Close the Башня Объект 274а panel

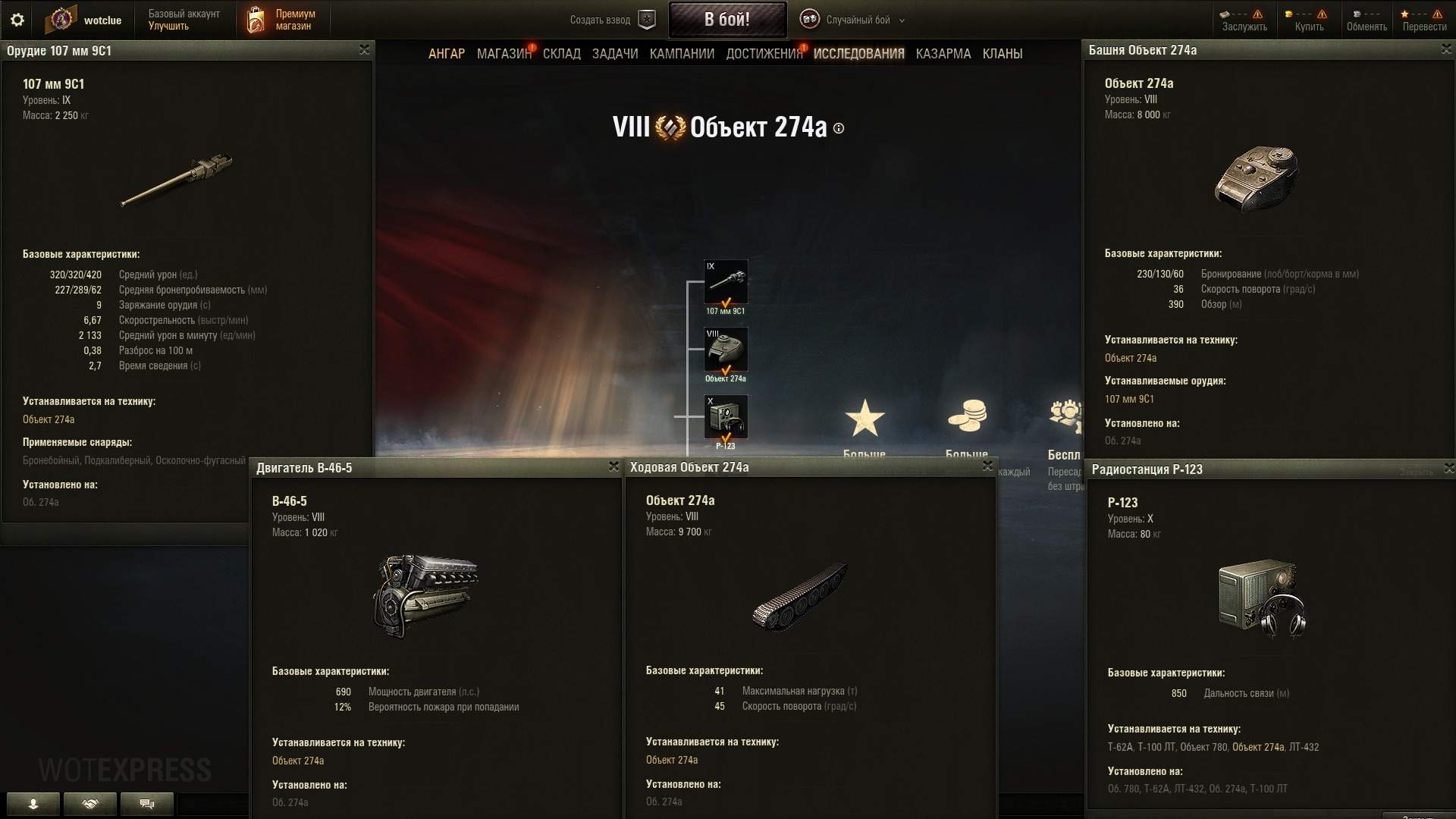(x=1446, y=49)
